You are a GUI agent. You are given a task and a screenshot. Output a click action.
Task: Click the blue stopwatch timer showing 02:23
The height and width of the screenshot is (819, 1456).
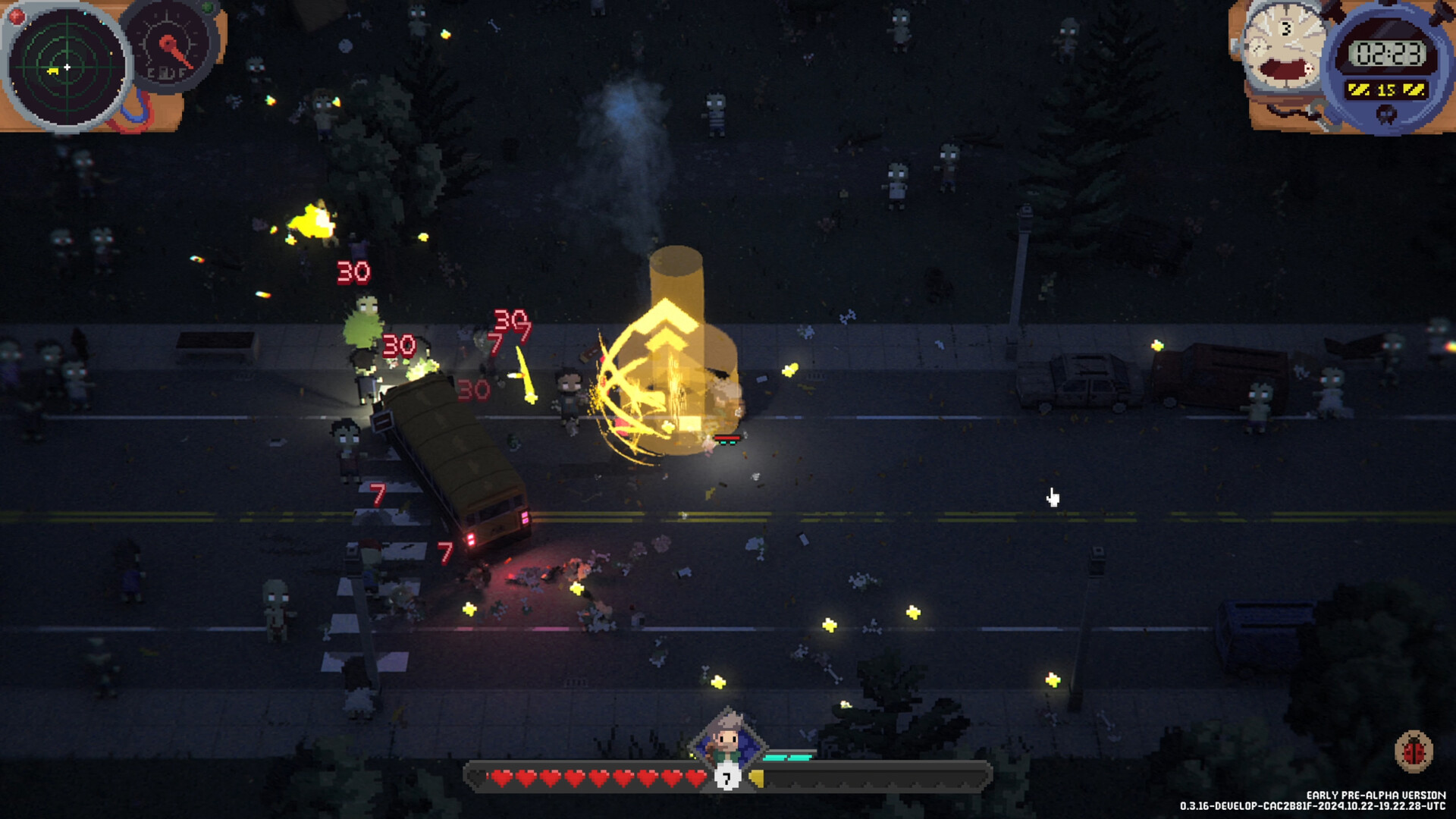point(1386,52)
